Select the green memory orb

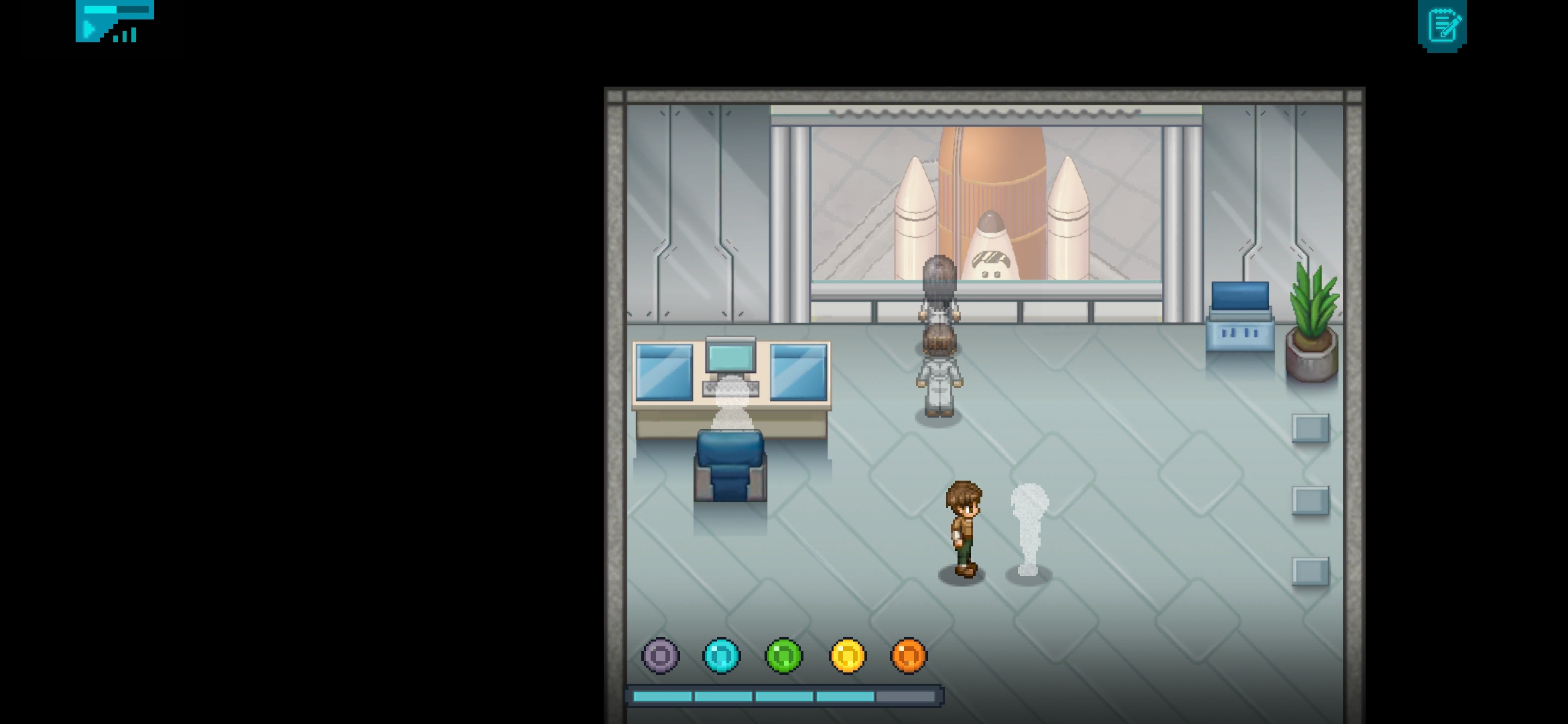coord(783,655)
